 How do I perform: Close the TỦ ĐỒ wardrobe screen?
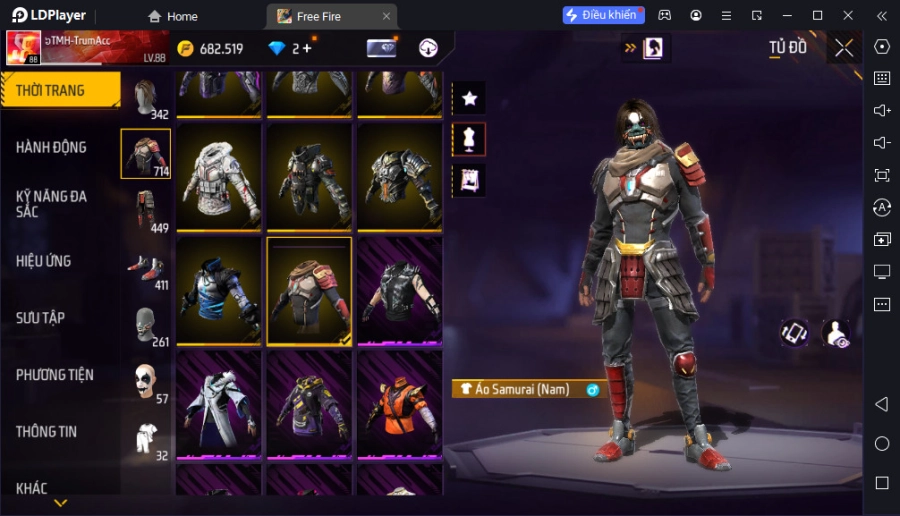click(x=844, y=48)
